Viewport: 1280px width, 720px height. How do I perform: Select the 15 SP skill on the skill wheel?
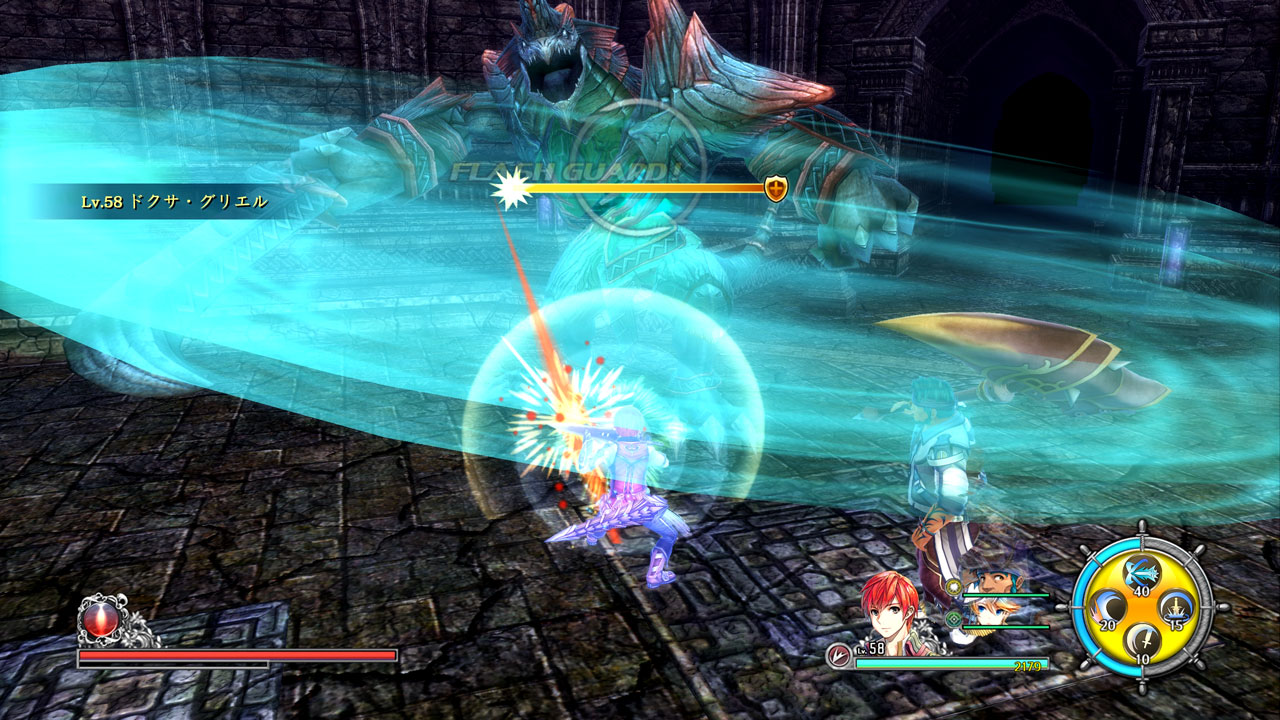[x=1174, y=608]
